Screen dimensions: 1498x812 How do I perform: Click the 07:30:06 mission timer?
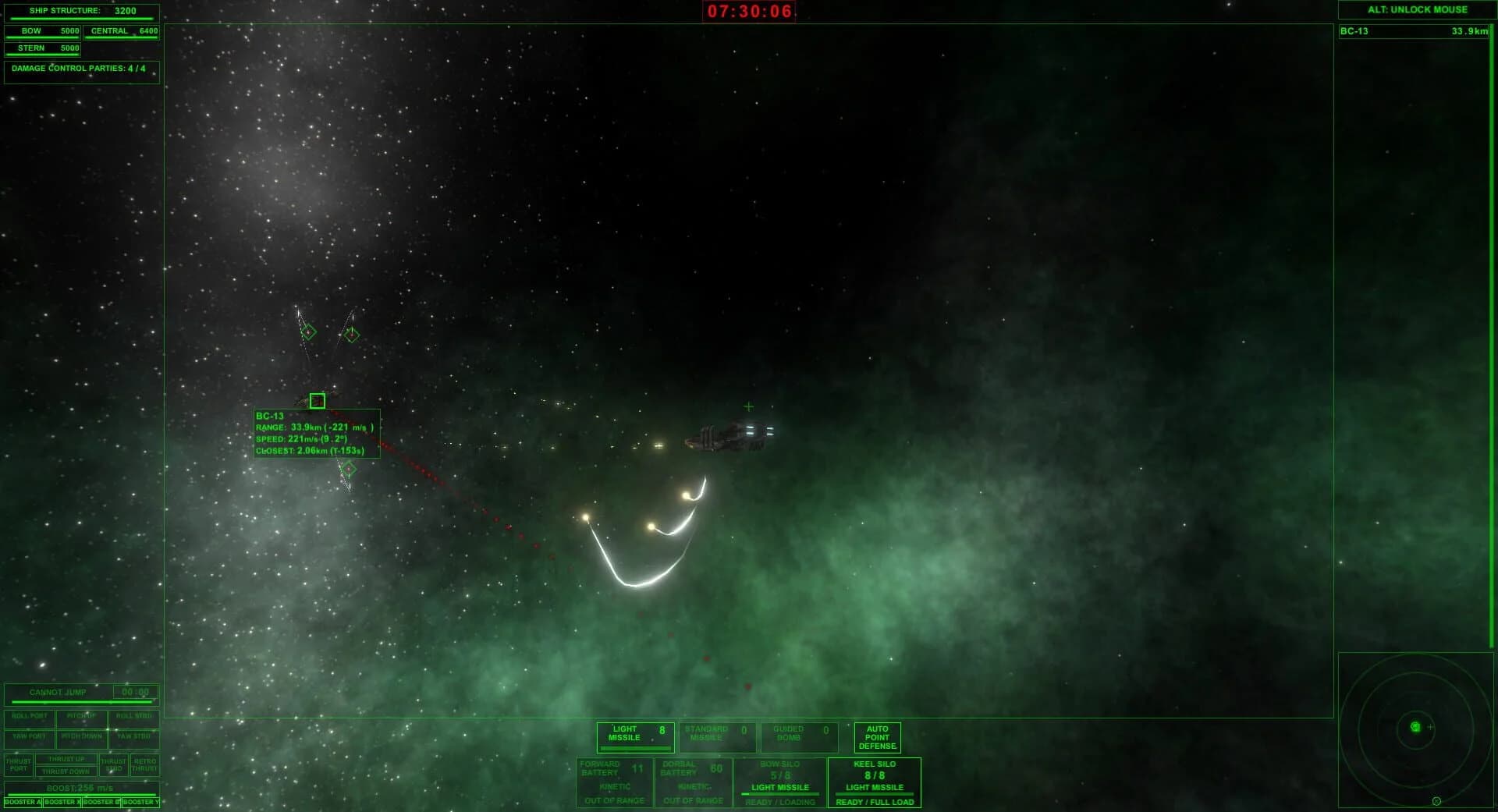(x=751, y=12)
